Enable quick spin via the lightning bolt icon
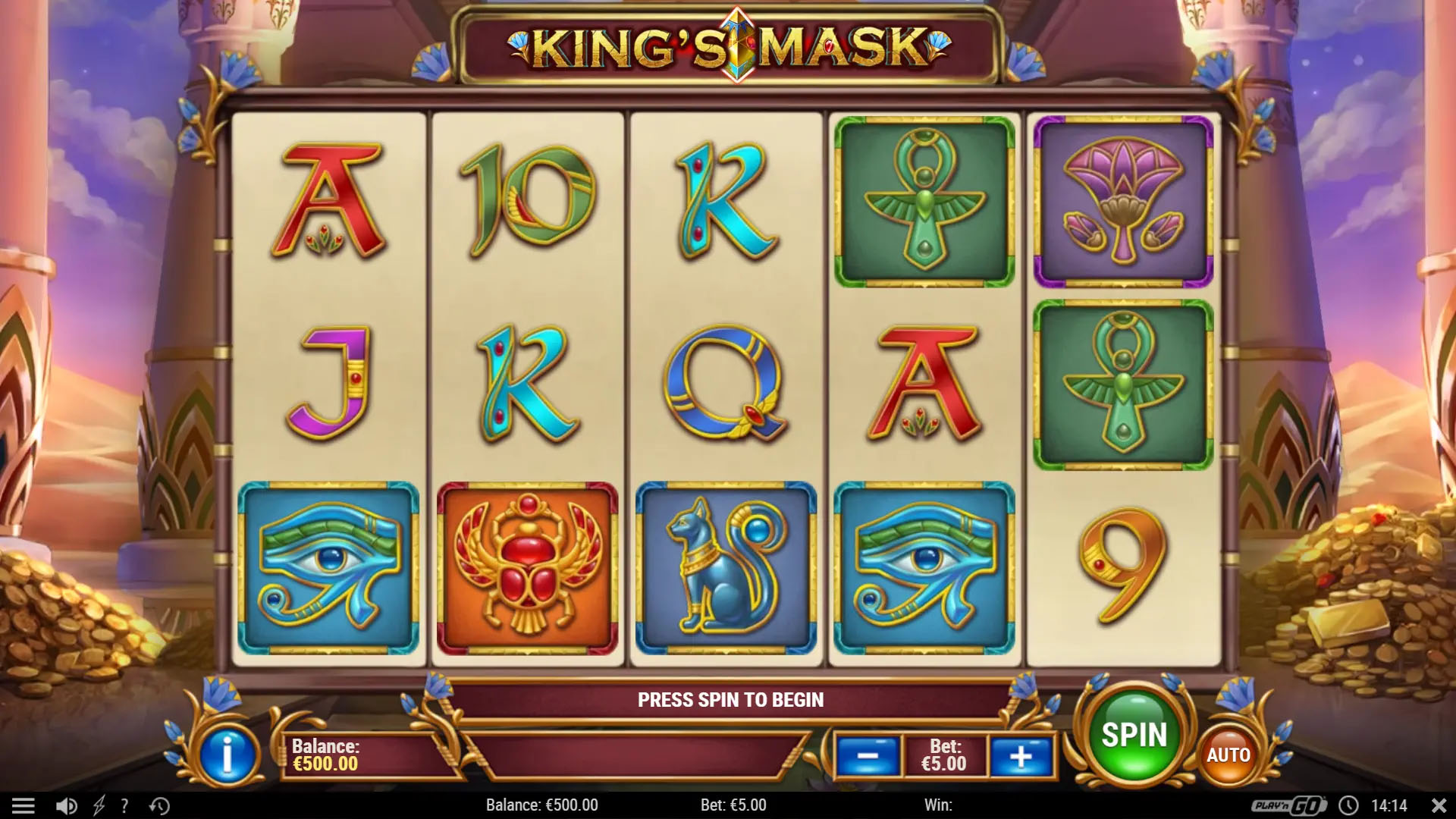The height and width of the screenshot is (819, 1456). [x=97, y=805]
